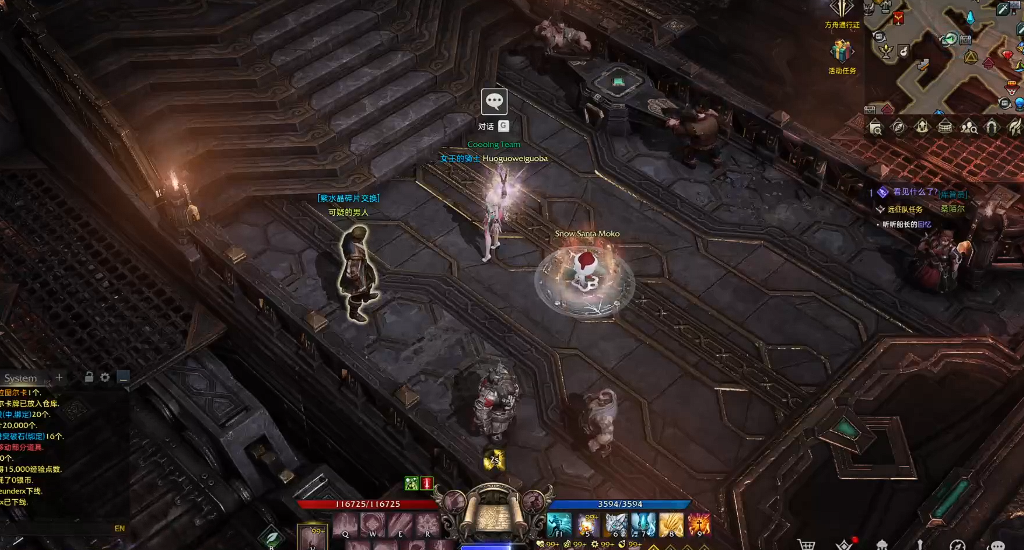Minimize the chat window

coord(123,377)
